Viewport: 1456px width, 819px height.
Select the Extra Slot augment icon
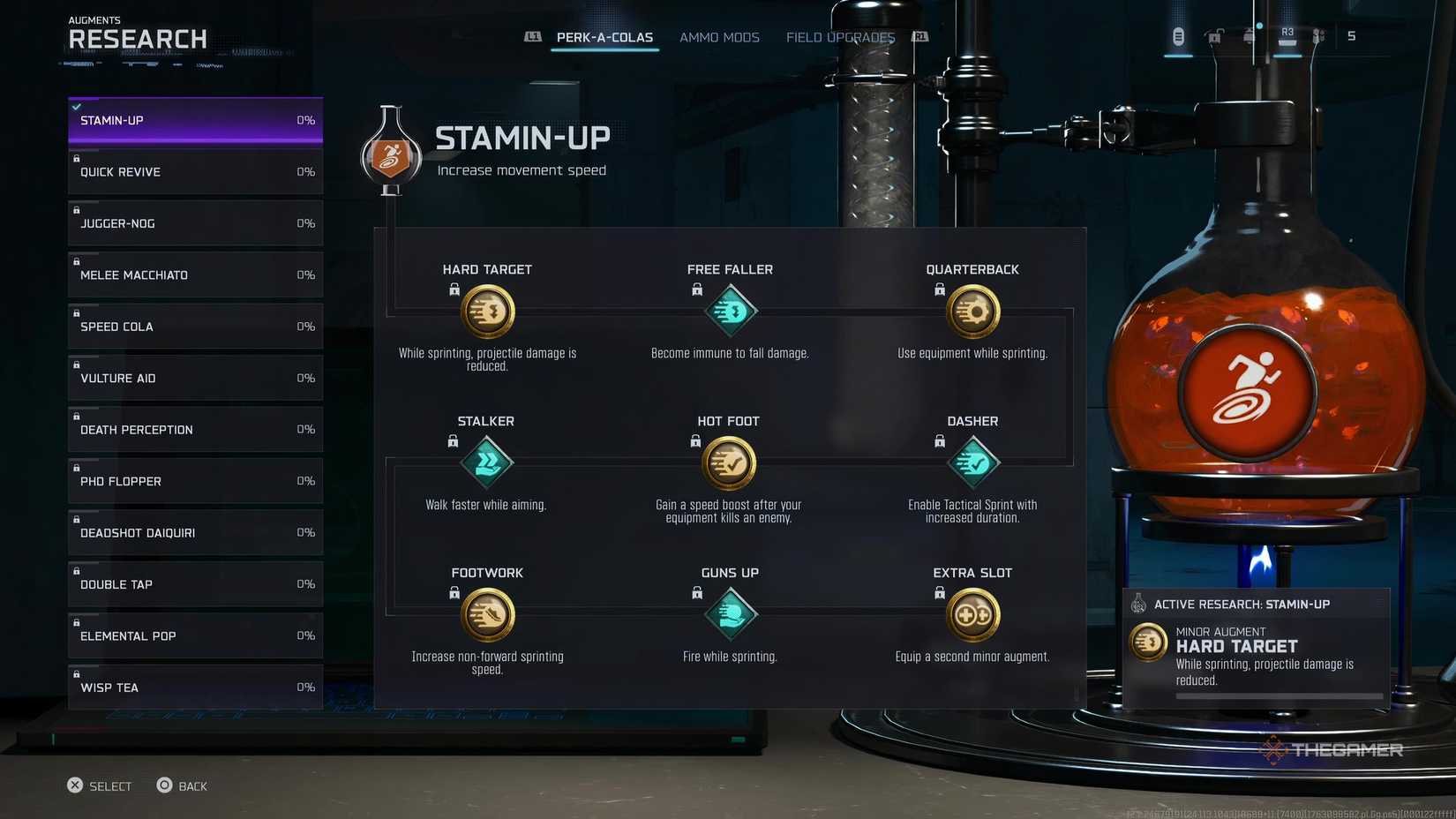tap(972, 614)
